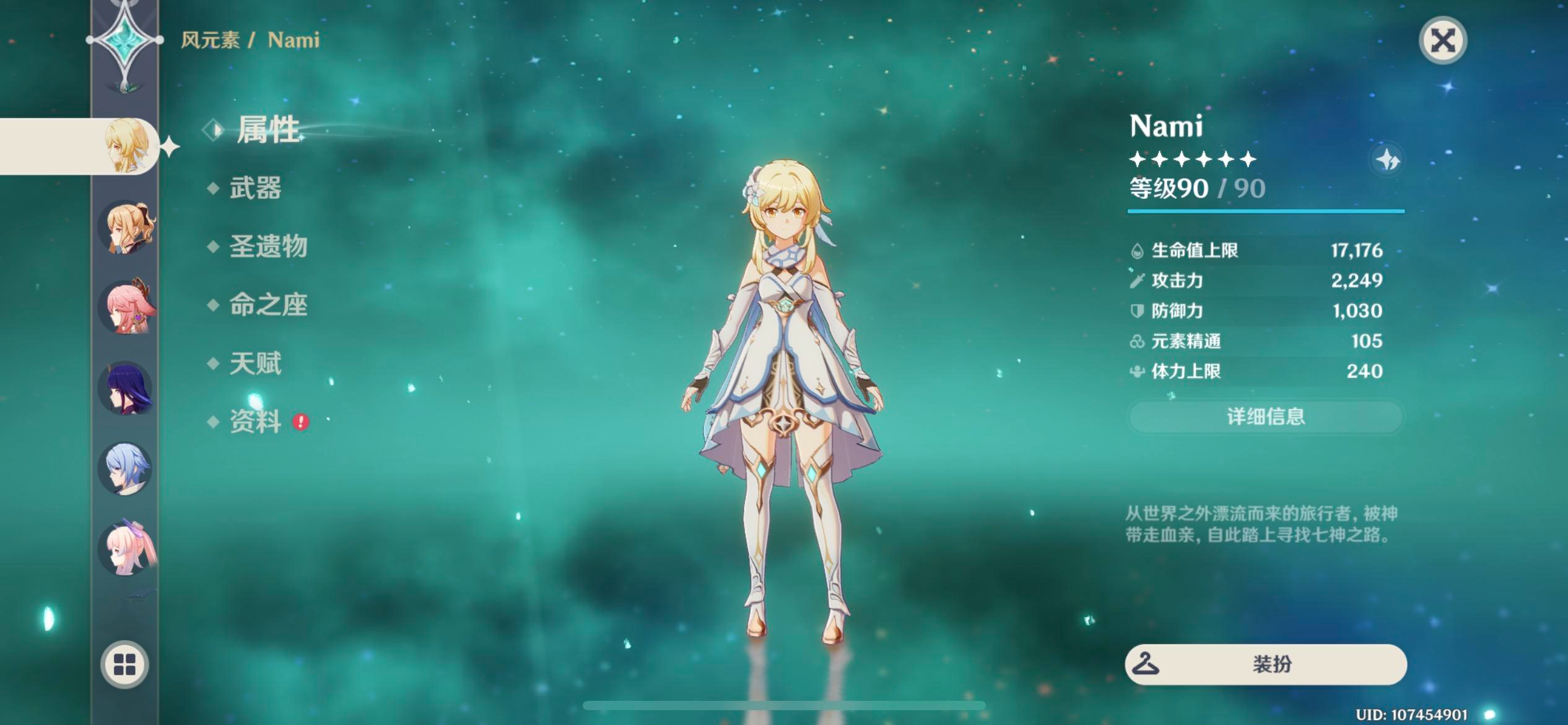Select the pink-haired fox-eared character portrait

[x=127, y=307]
